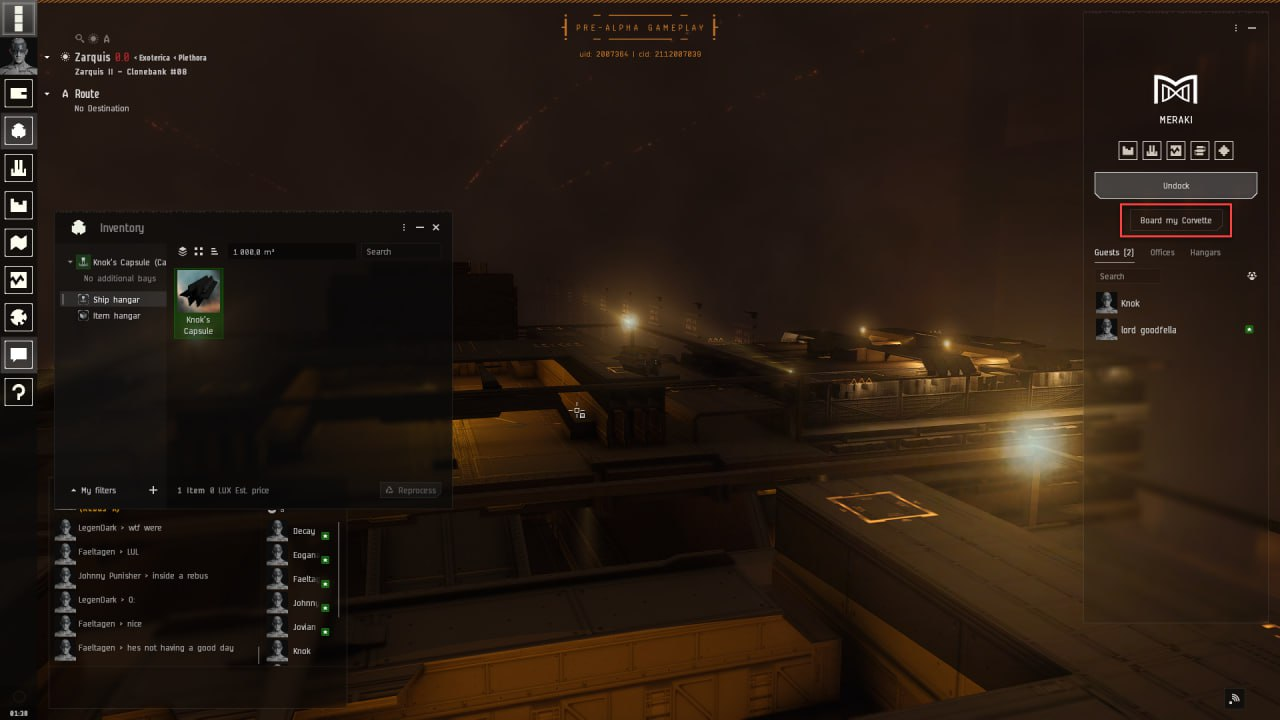Switch to the Offices tab

[1162, 252]
